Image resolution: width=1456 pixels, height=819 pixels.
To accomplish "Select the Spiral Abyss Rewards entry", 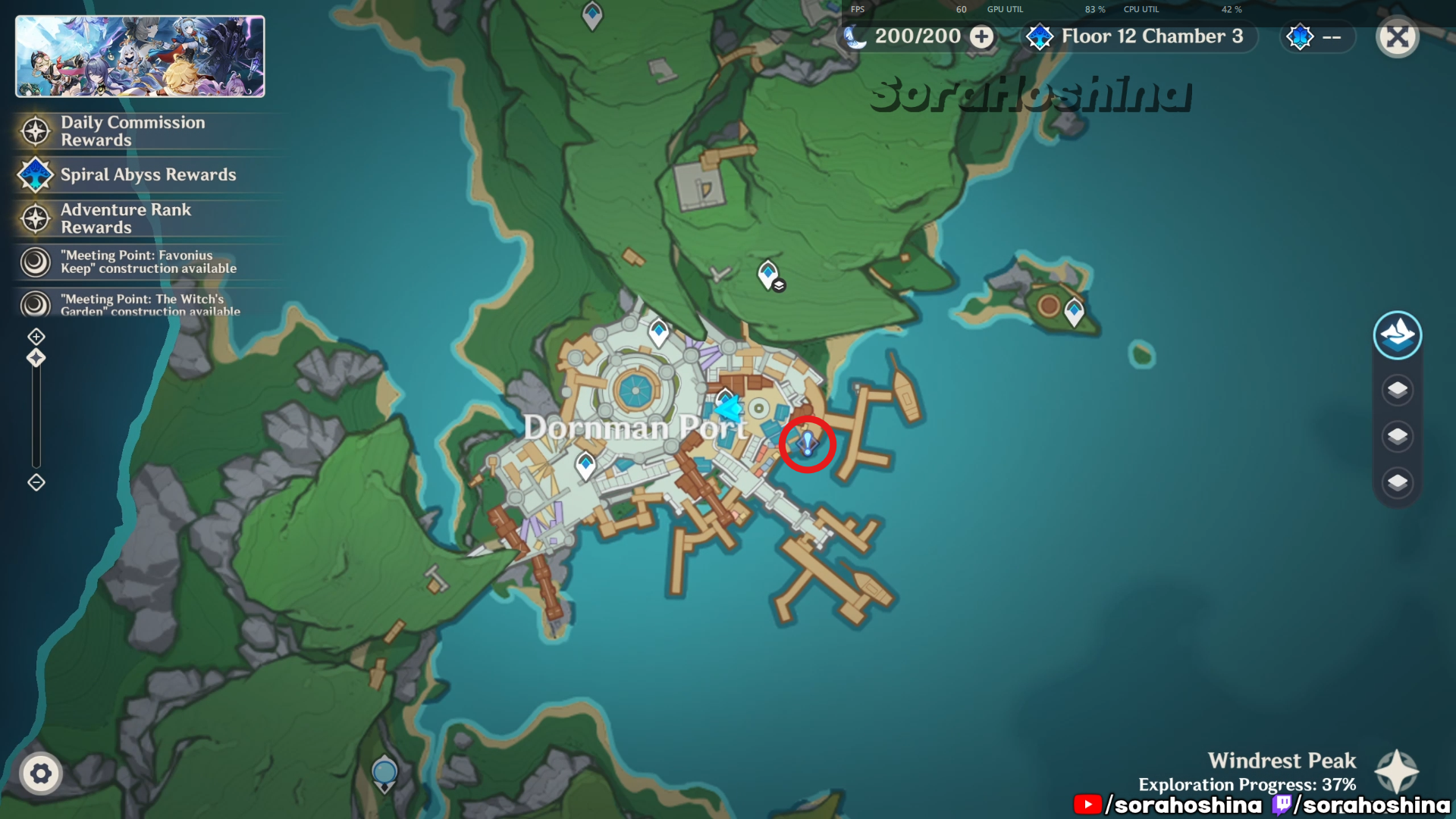I will [148, 174].
